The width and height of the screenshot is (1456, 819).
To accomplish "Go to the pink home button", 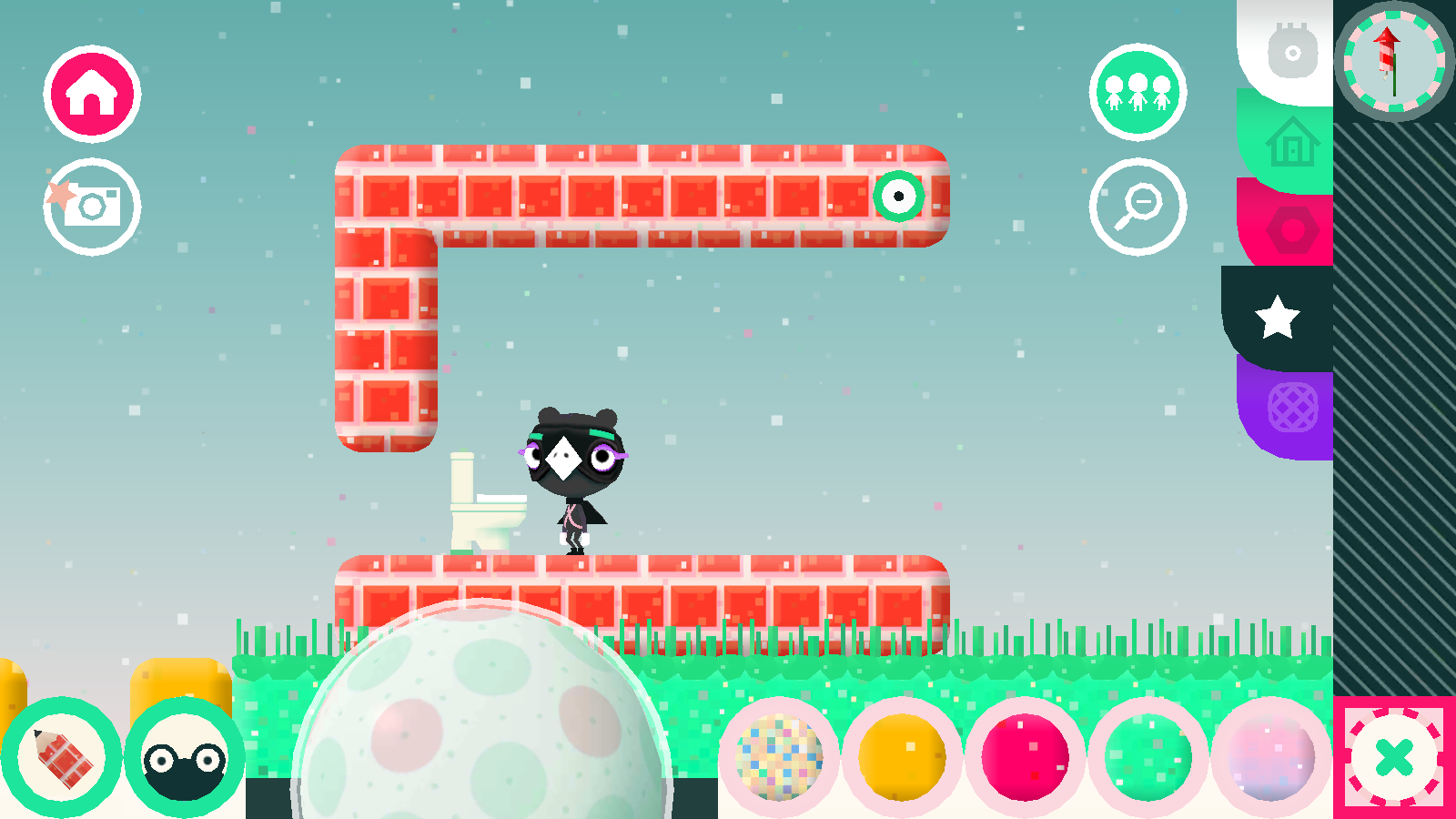I will tap(92, 94).
